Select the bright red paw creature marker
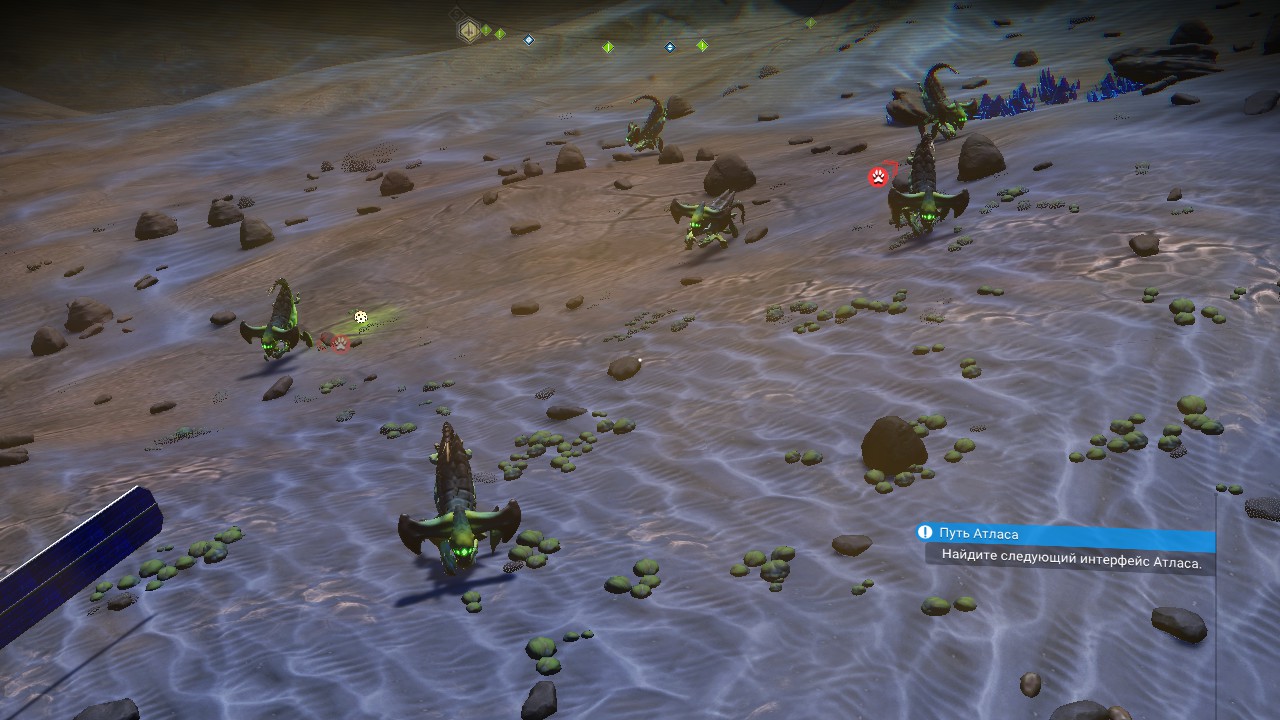The width and height of the screenshot is (1280, 720). point(878,178)
